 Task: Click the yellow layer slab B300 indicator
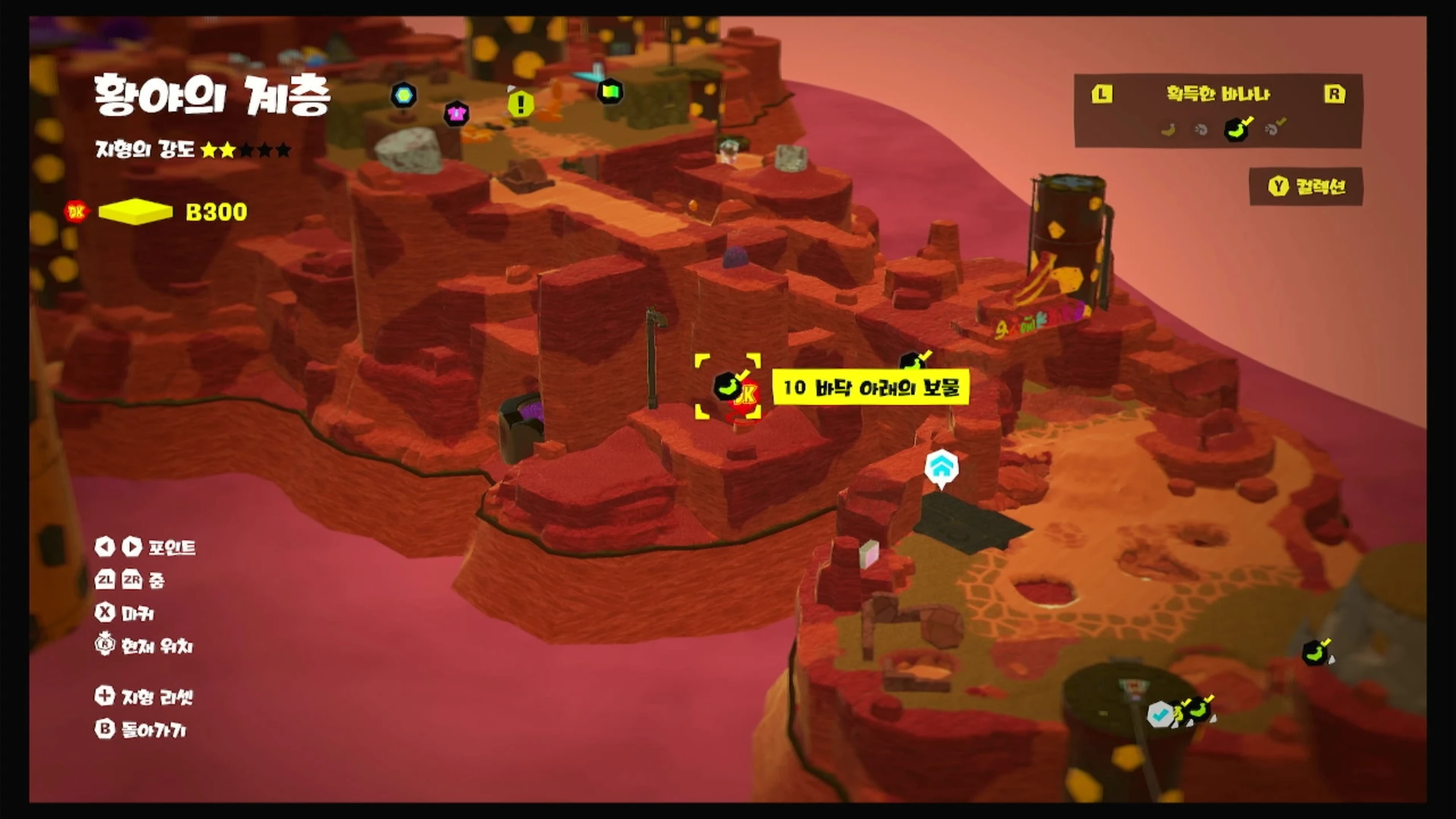[x=135, y=212]
